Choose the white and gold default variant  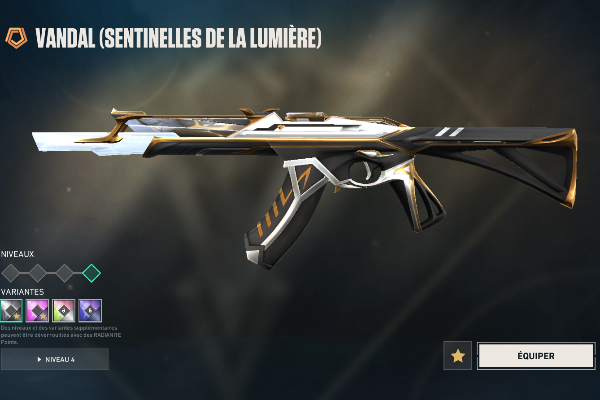tap(12, 310)
